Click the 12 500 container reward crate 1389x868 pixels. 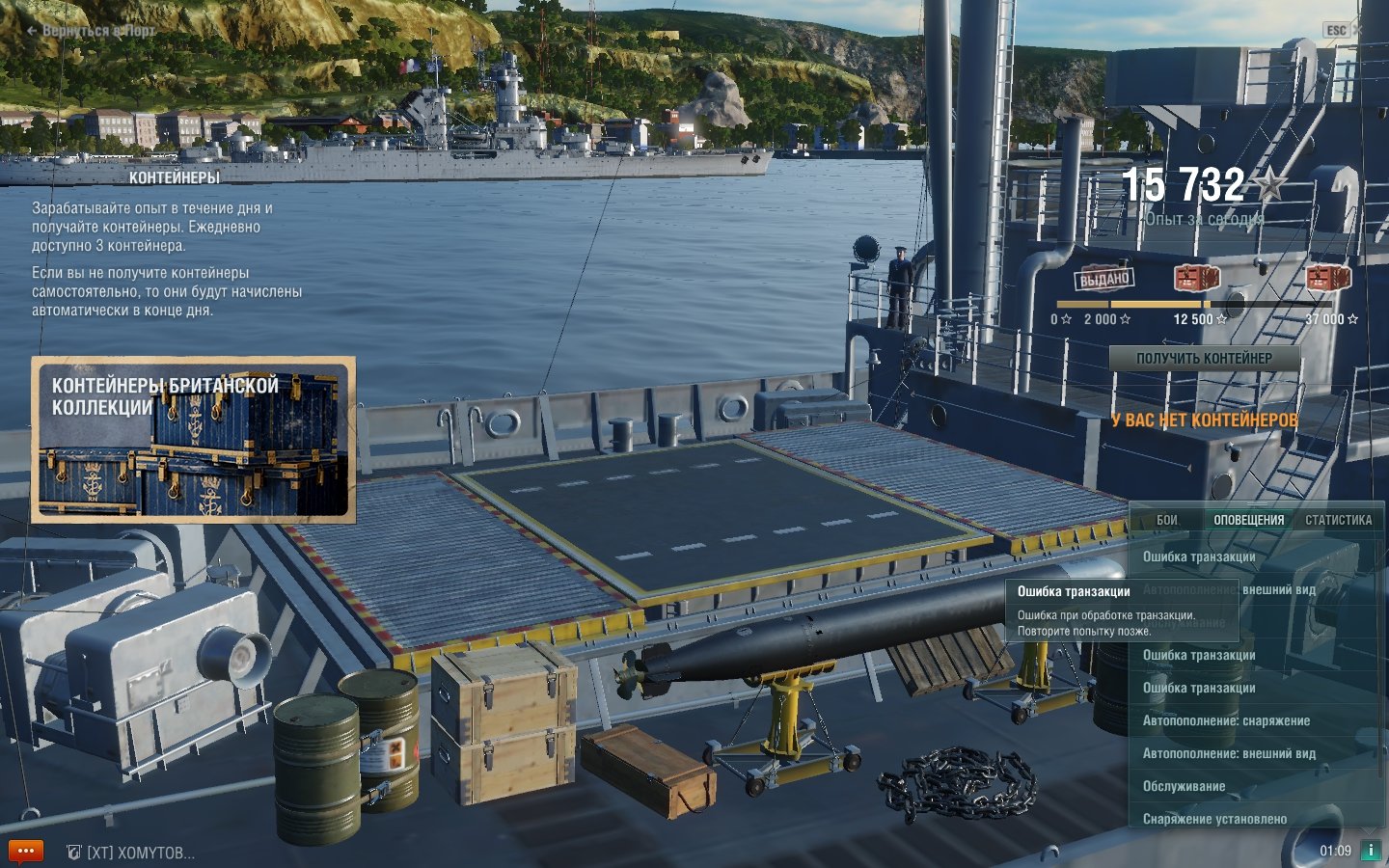(1196, 279)
